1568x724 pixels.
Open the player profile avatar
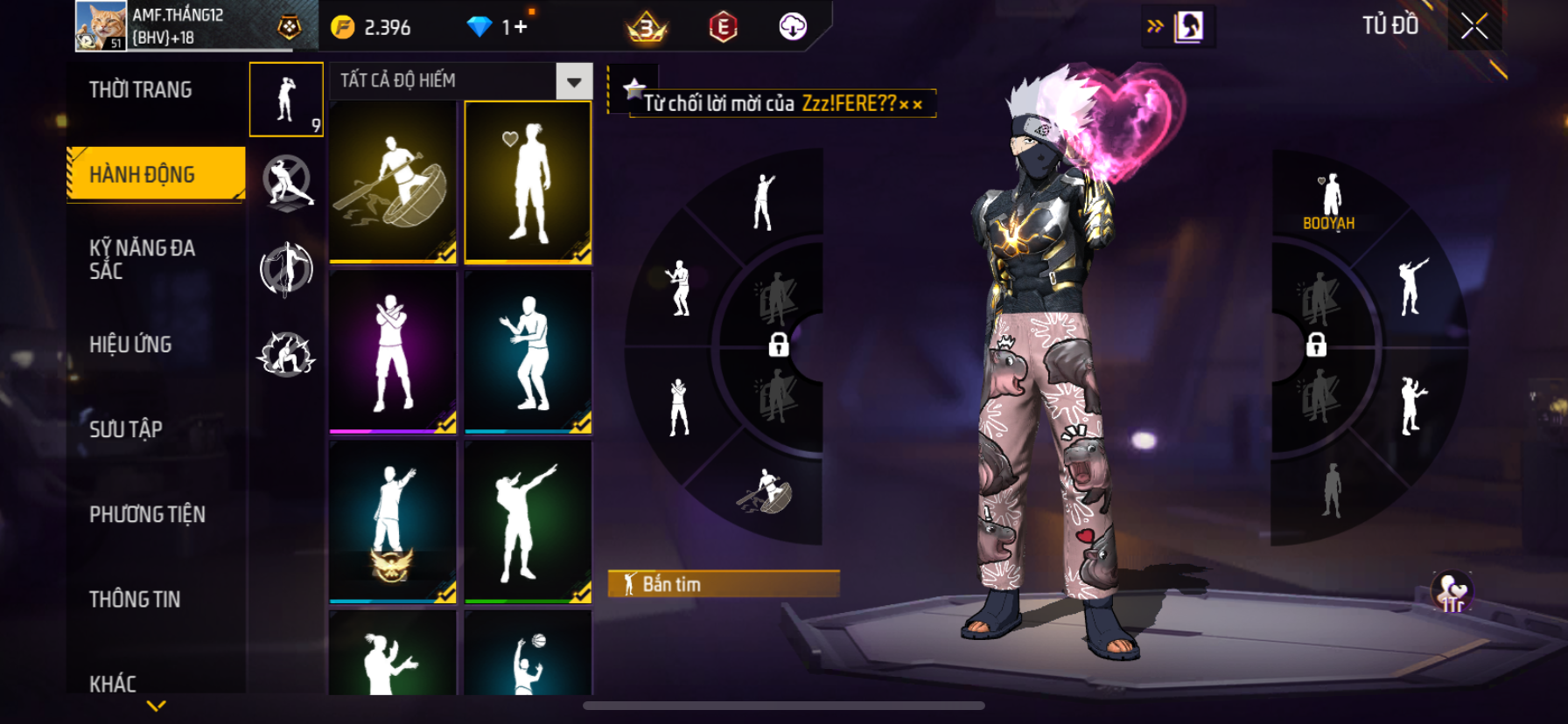pos(101,26)
